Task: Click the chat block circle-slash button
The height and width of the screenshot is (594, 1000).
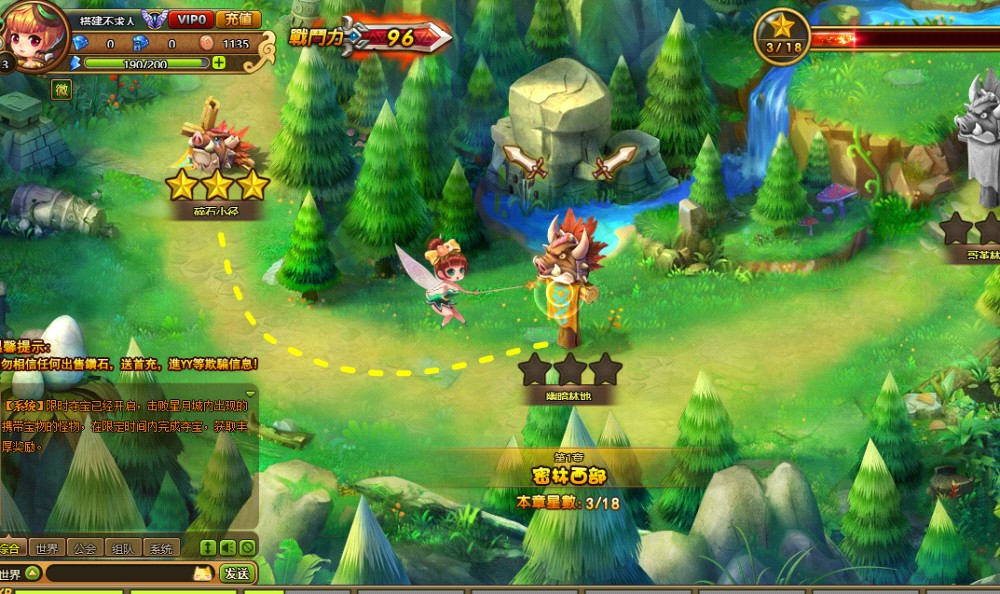Action: (246, 548)
